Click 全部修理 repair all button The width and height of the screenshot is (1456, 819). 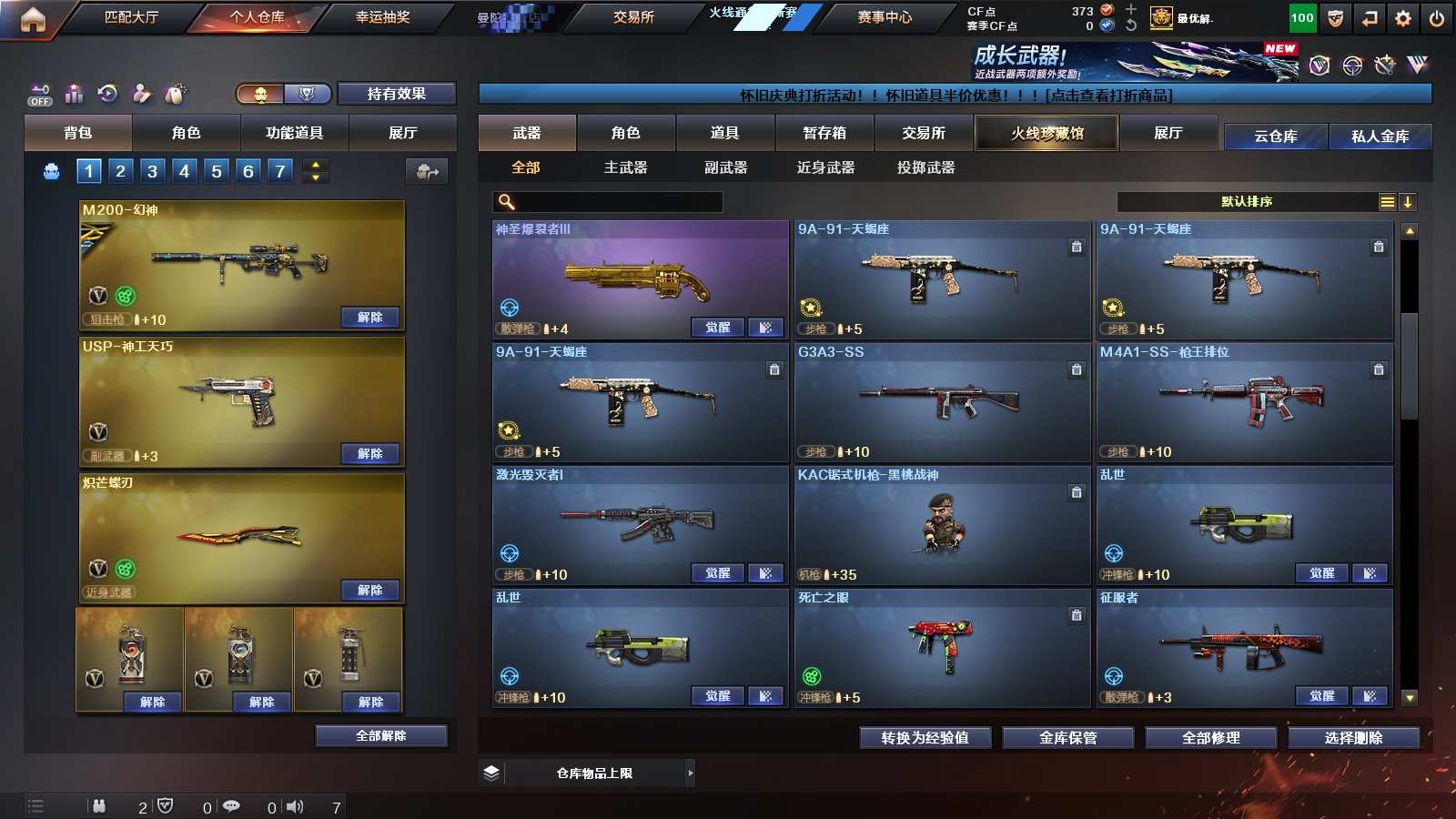(x=1210, y=738)
